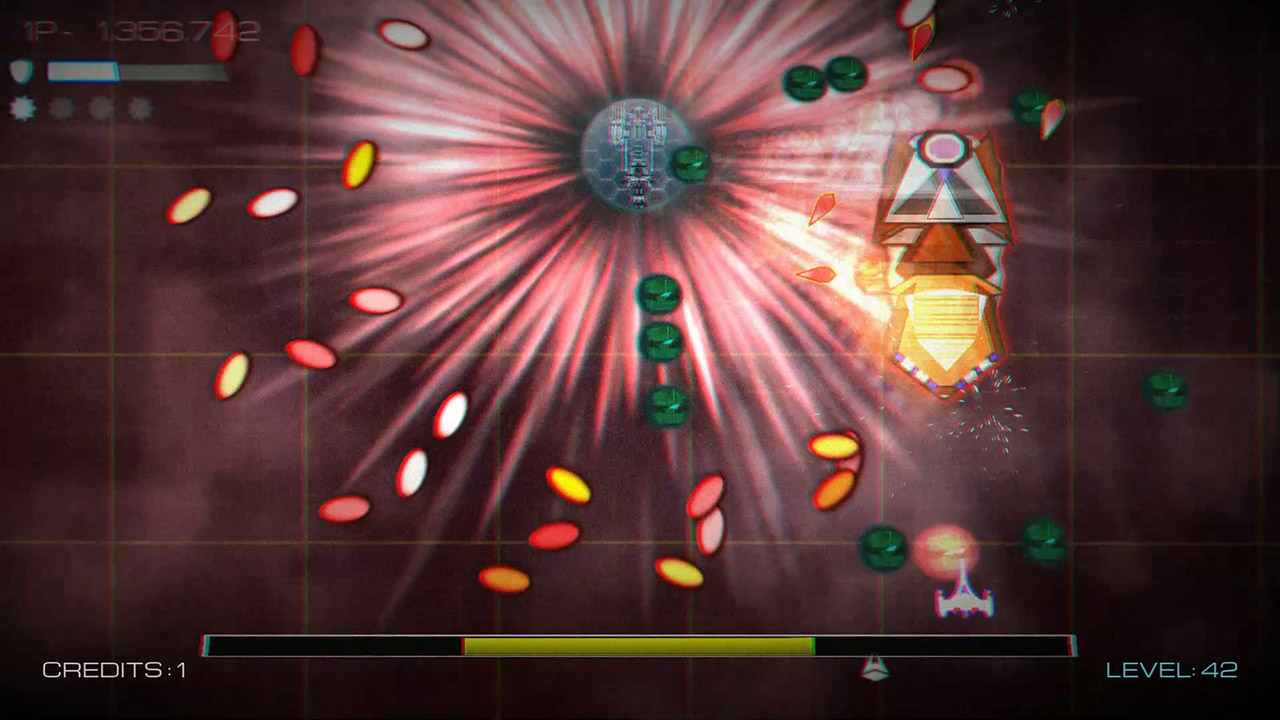Click the green barrel enemy near the boss
Viewport: 1280px width, 720px height.
click(692, 163)
